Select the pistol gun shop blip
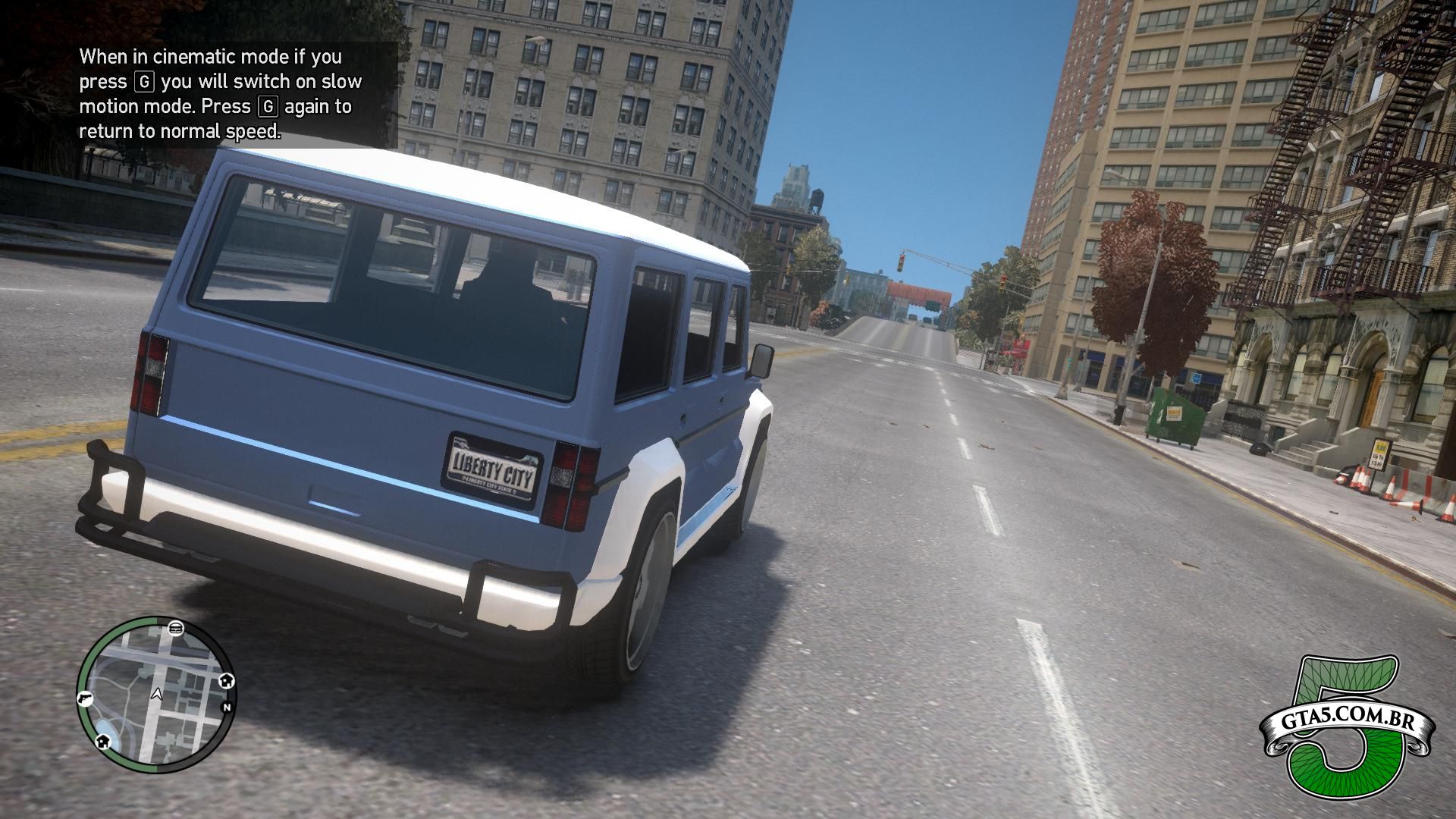 point(84,697)
